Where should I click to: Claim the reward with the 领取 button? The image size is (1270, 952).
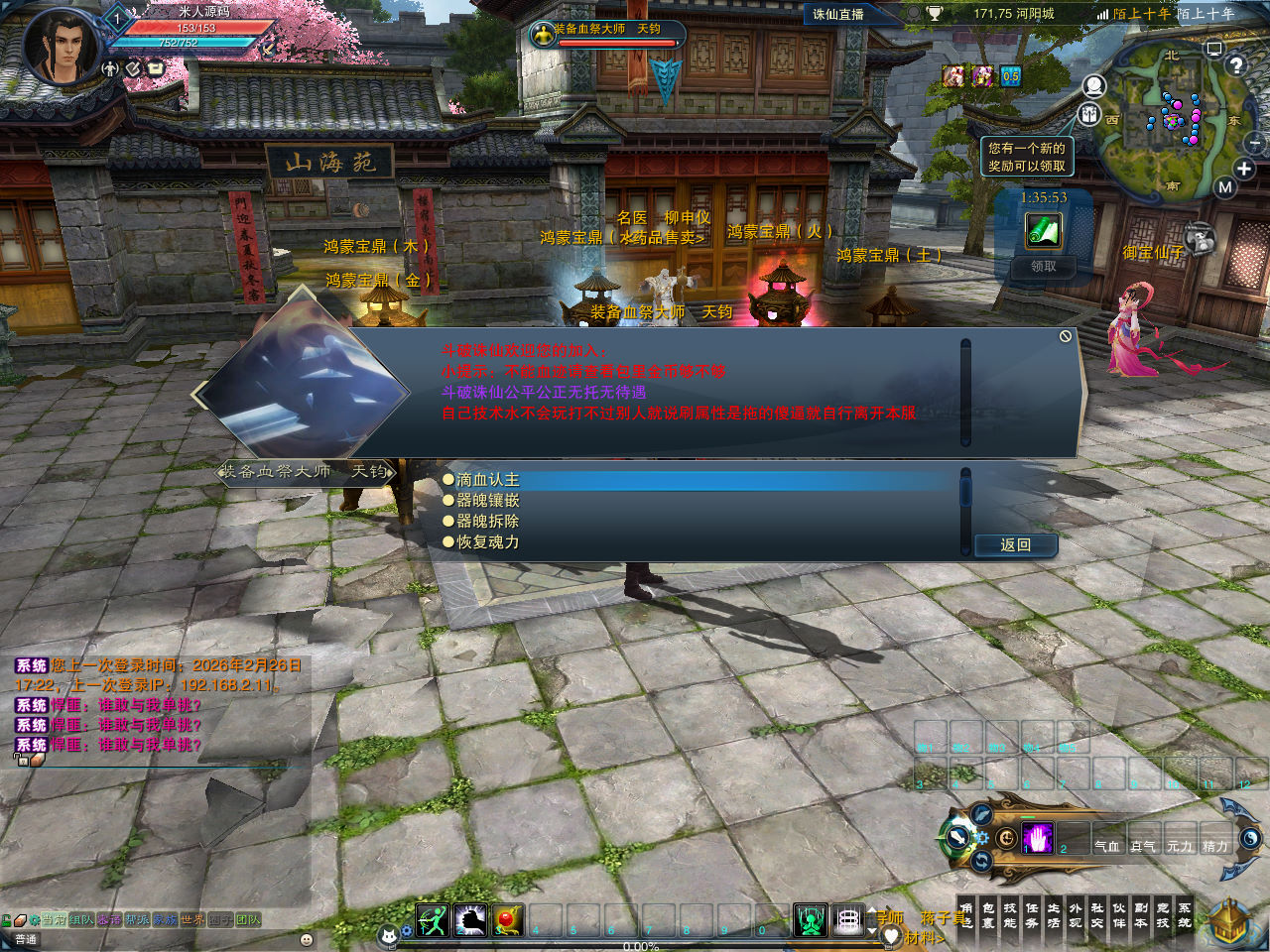click(x=1043, y=267)
